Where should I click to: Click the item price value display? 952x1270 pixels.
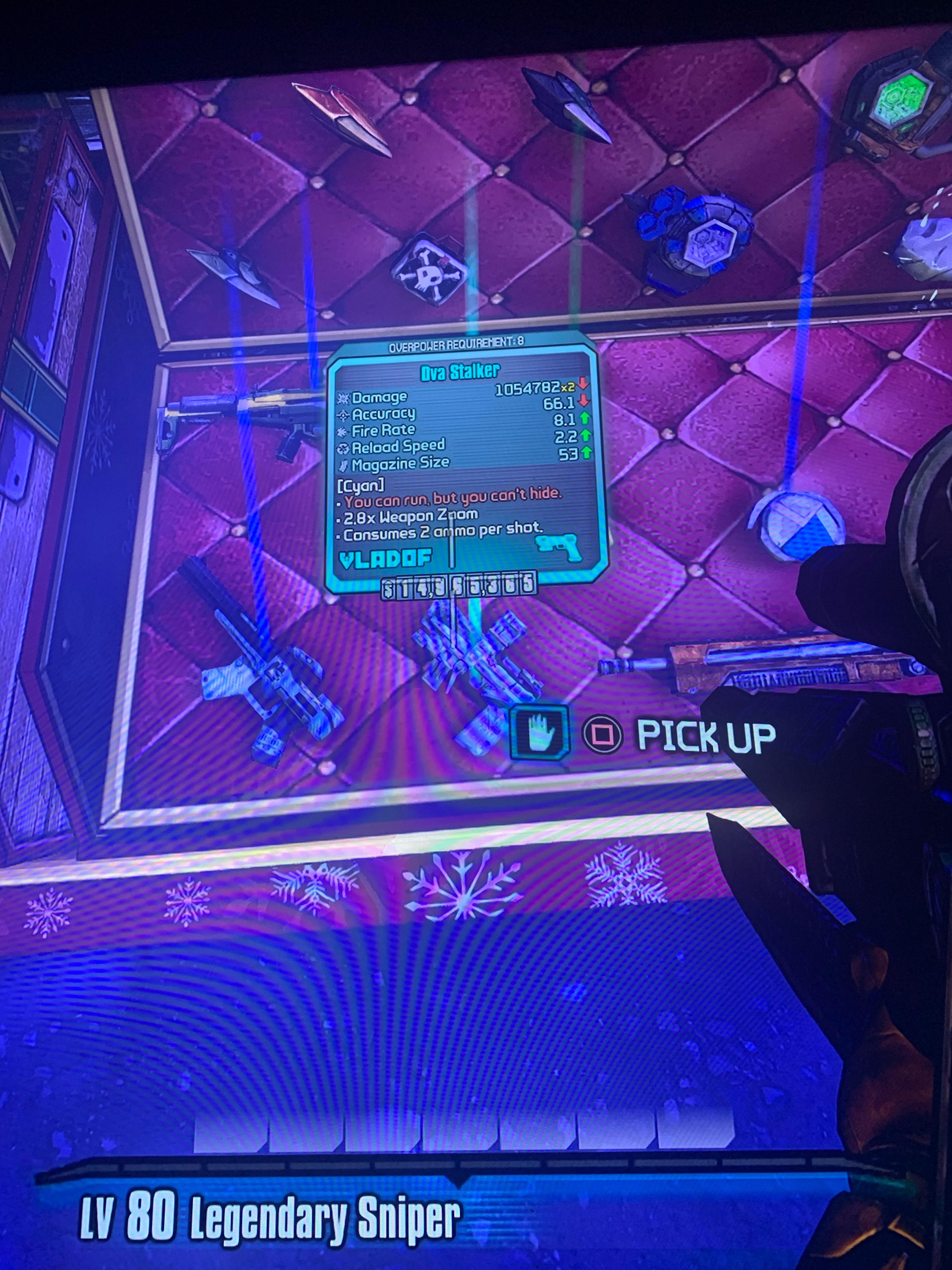pyautogui.click(x=459, y=587)
